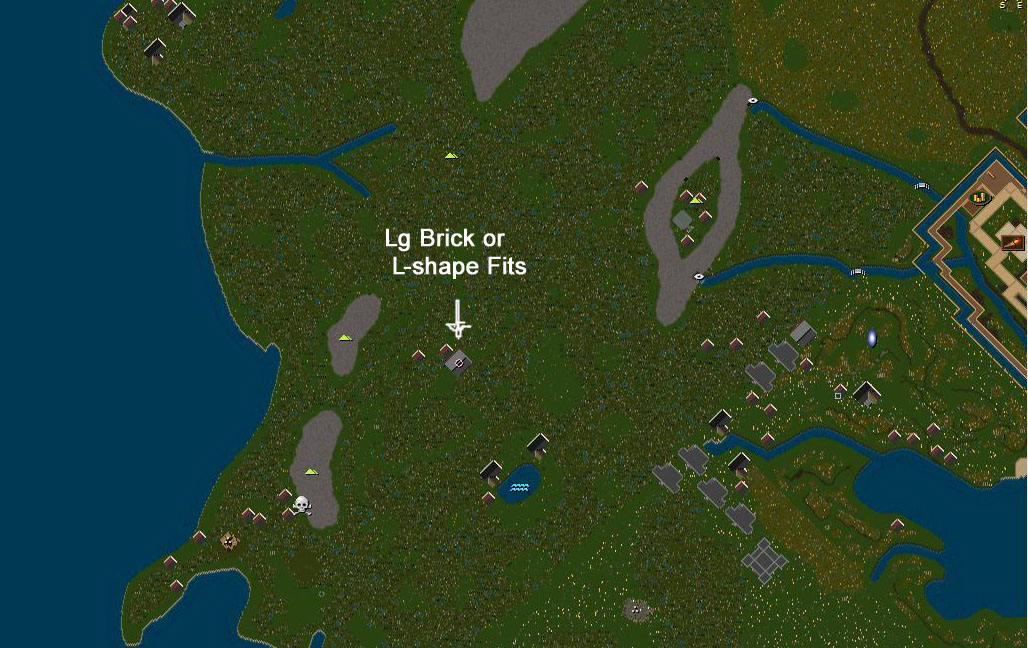This screenshot has width=1028, height=648.
Task: Select the gold coins bank marker
Action: click(x=980, y=198)
